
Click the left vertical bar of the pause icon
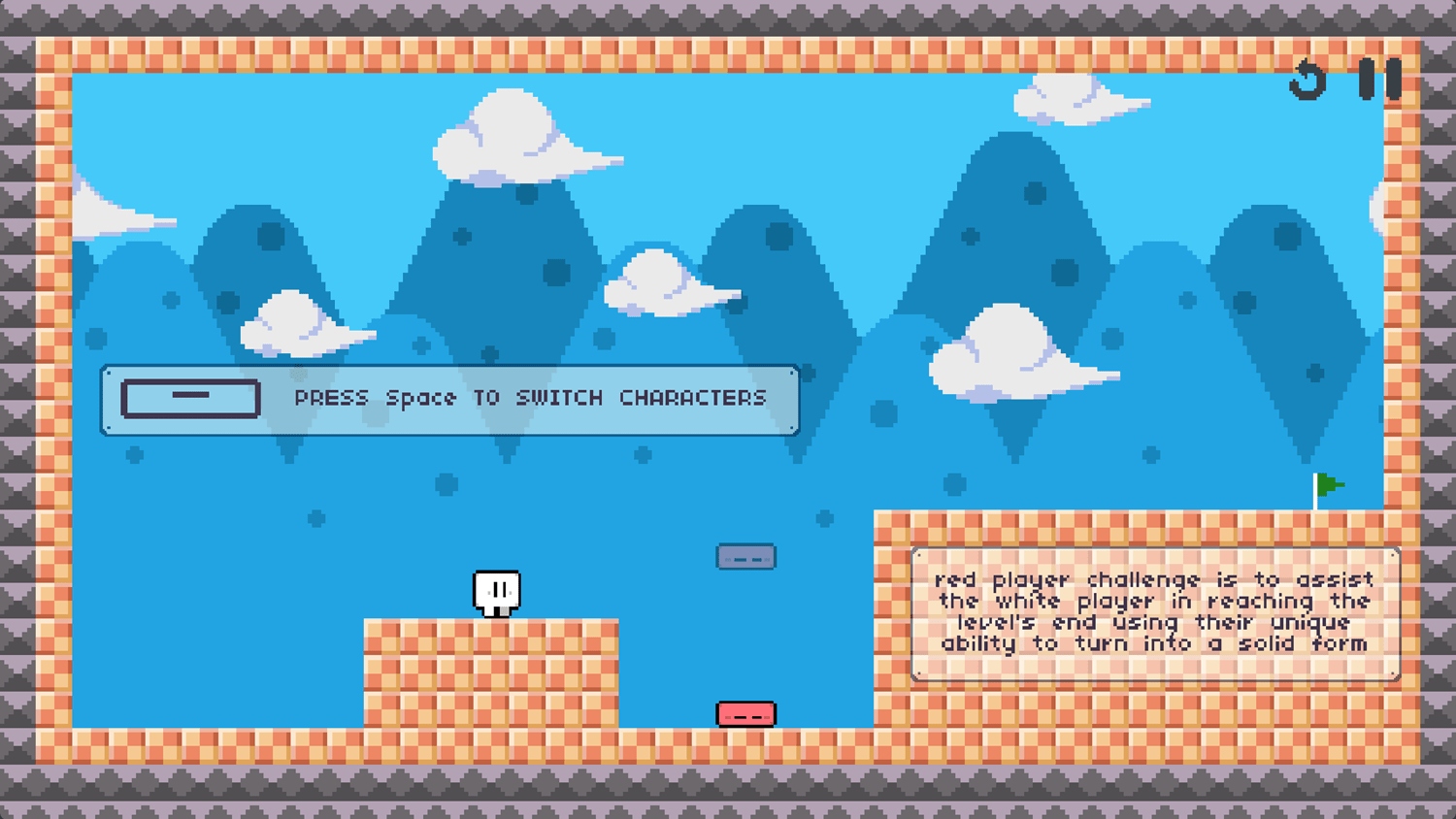(x=1369, y=79)
